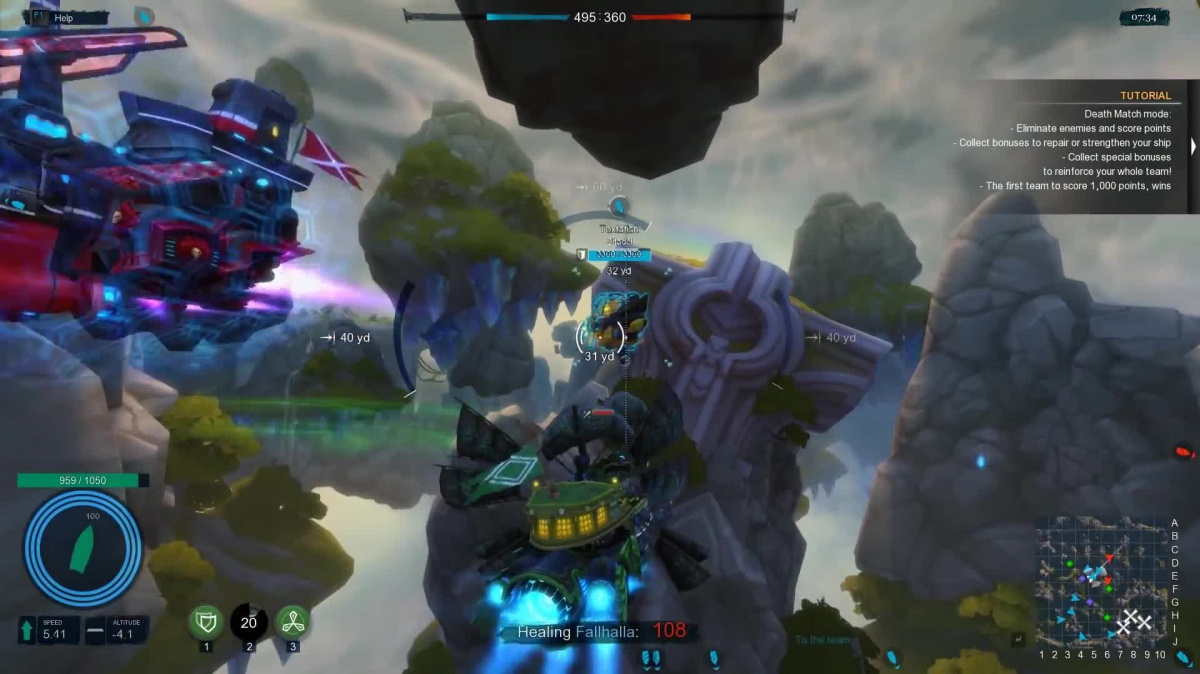Click the blue feather icon beside the minimap
The height and width of the screenshot is (674, 1200).
[1183, 657]
